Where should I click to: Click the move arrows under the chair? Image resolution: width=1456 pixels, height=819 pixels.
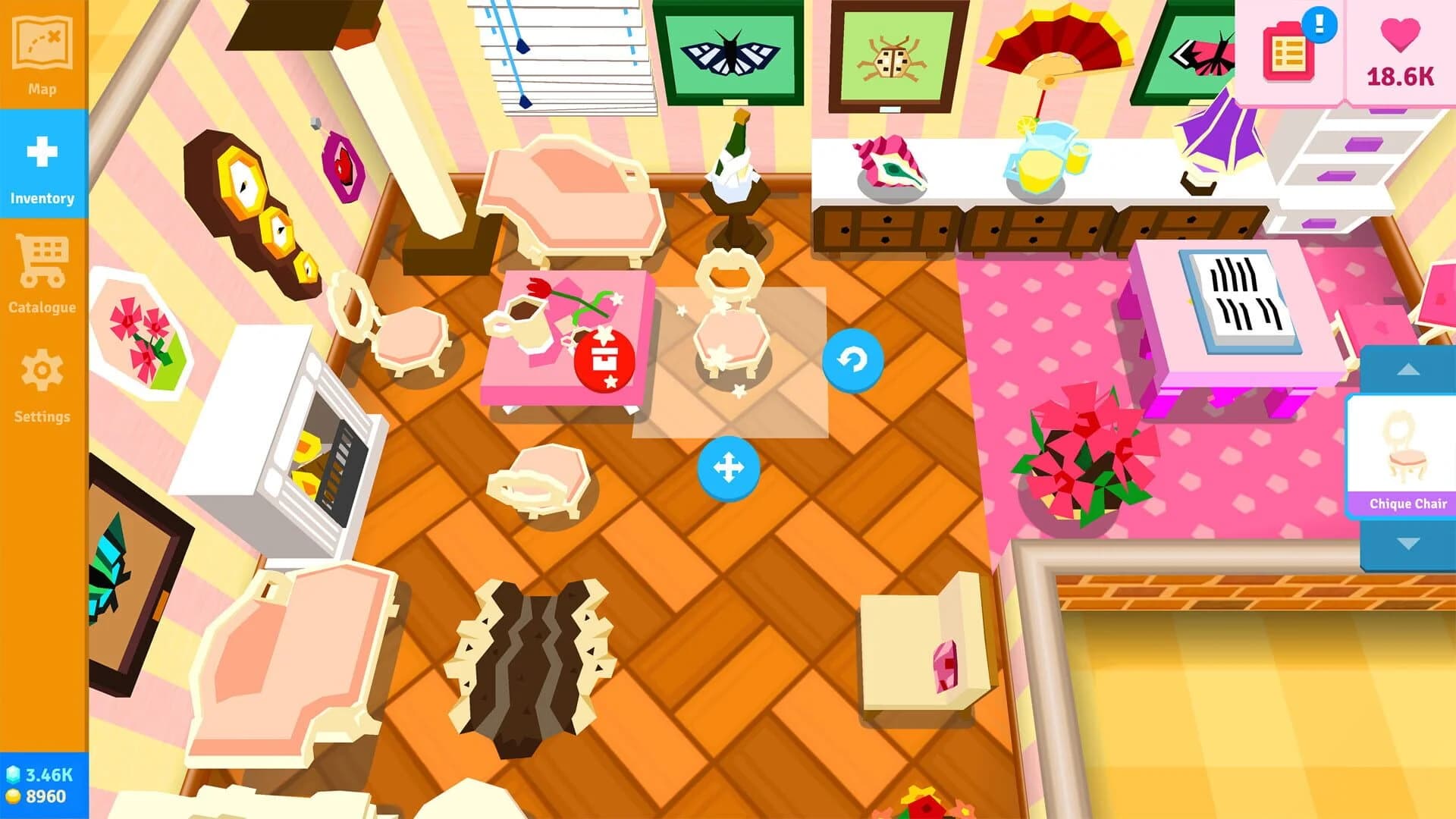[x=730, y=469]
